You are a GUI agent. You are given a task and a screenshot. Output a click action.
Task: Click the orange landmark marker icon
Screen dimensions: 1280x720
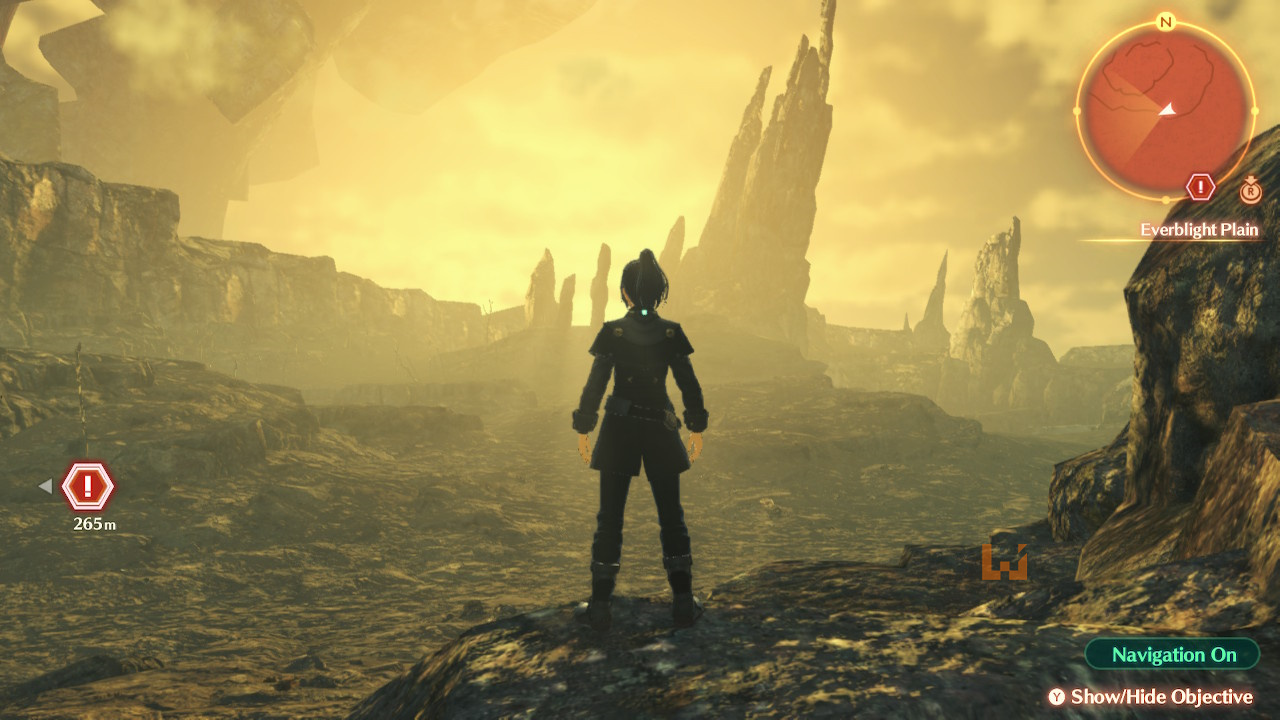tap(1004, 562)
